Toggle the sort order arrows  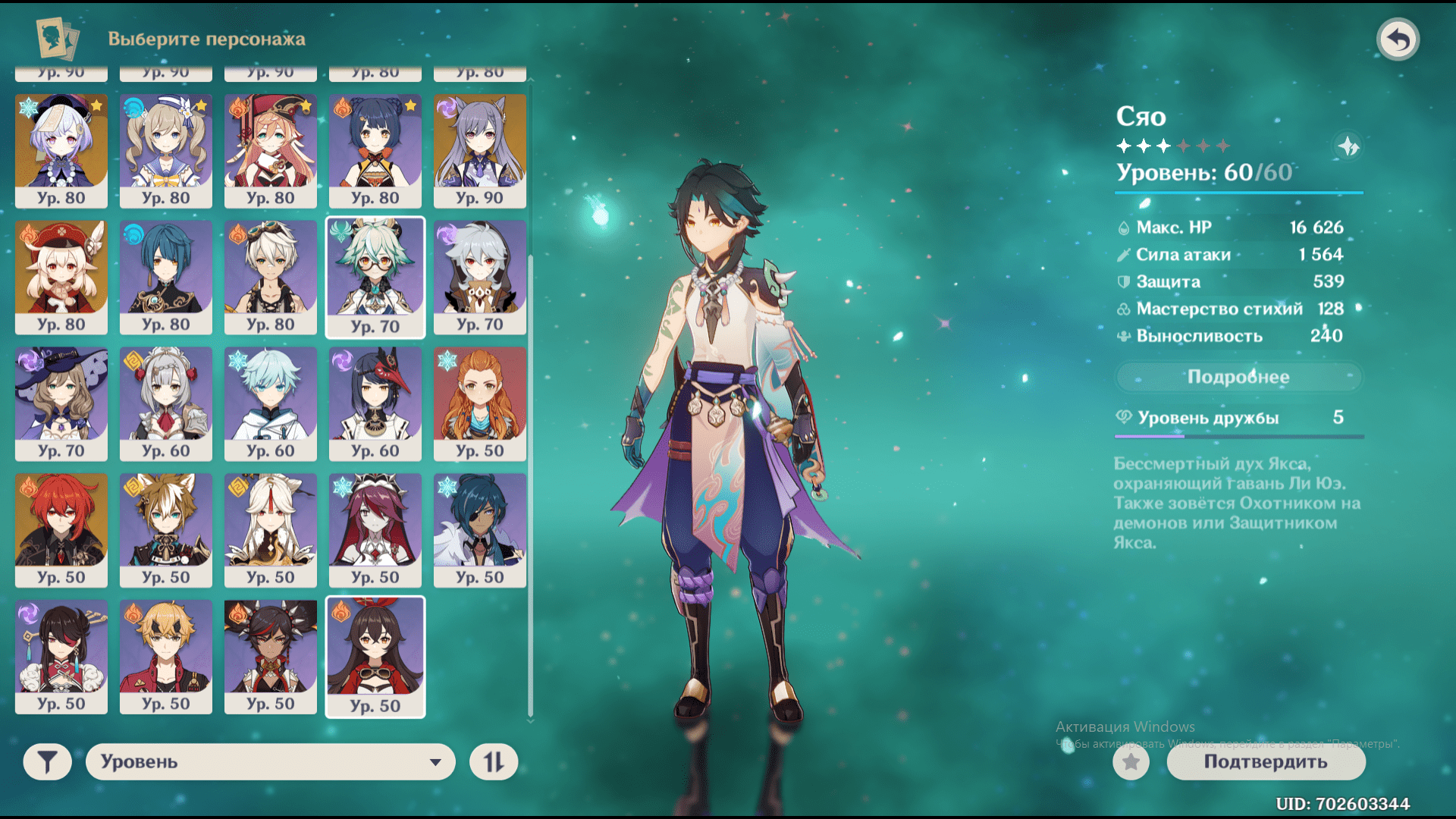(494, 761)
